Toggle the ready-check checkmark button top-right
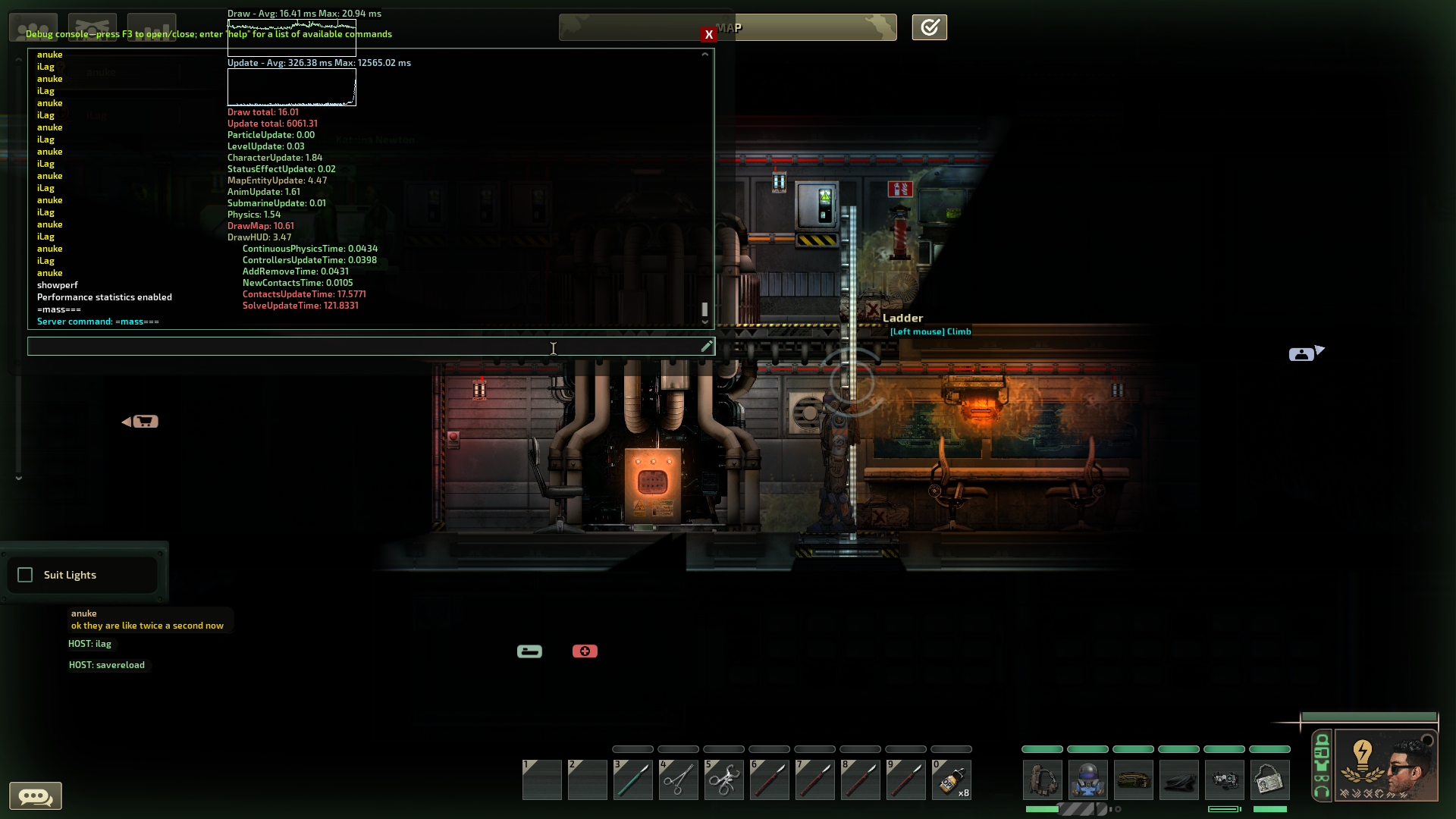Image resolution: width=1456 pixels, height=819 pixels. [929, 27]
